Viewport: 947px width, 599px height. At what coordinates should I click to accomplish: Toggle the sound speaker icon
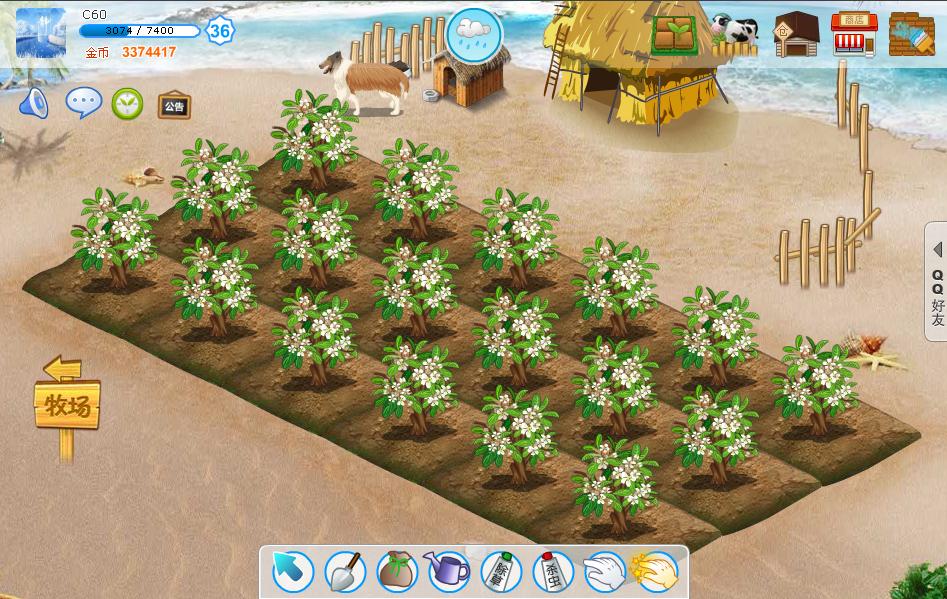pos(34,103)
